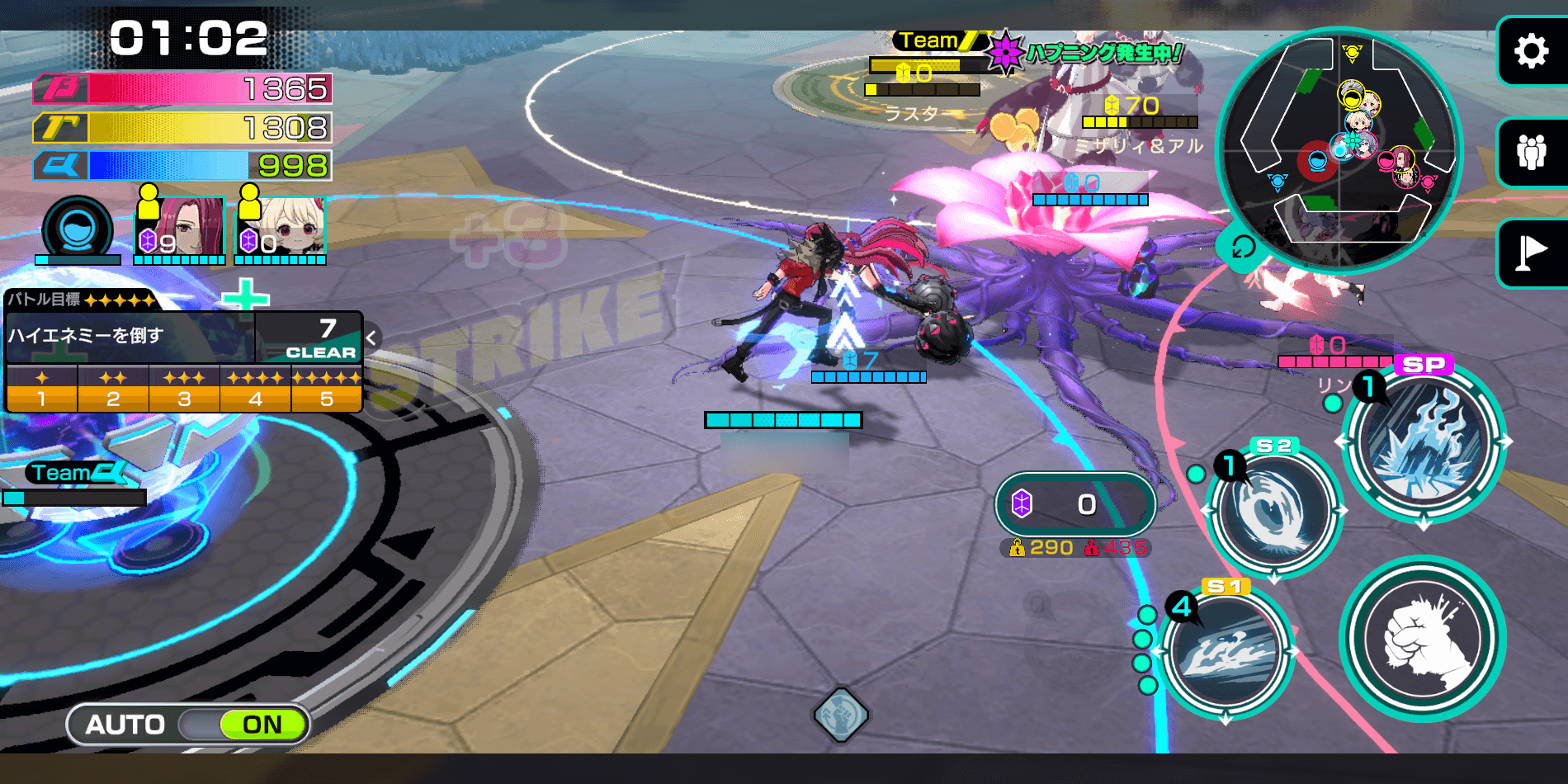Tap the small fist diamond icon
Viewport: 1568px width, 784px height.
840,714
